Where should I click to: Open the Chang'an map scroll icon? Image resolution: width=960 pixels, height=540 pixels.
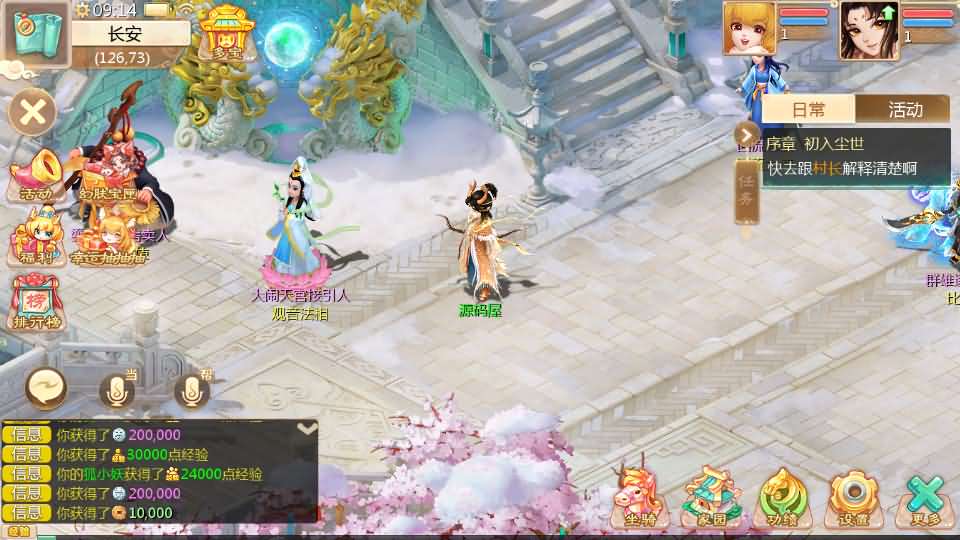[35, 33]
